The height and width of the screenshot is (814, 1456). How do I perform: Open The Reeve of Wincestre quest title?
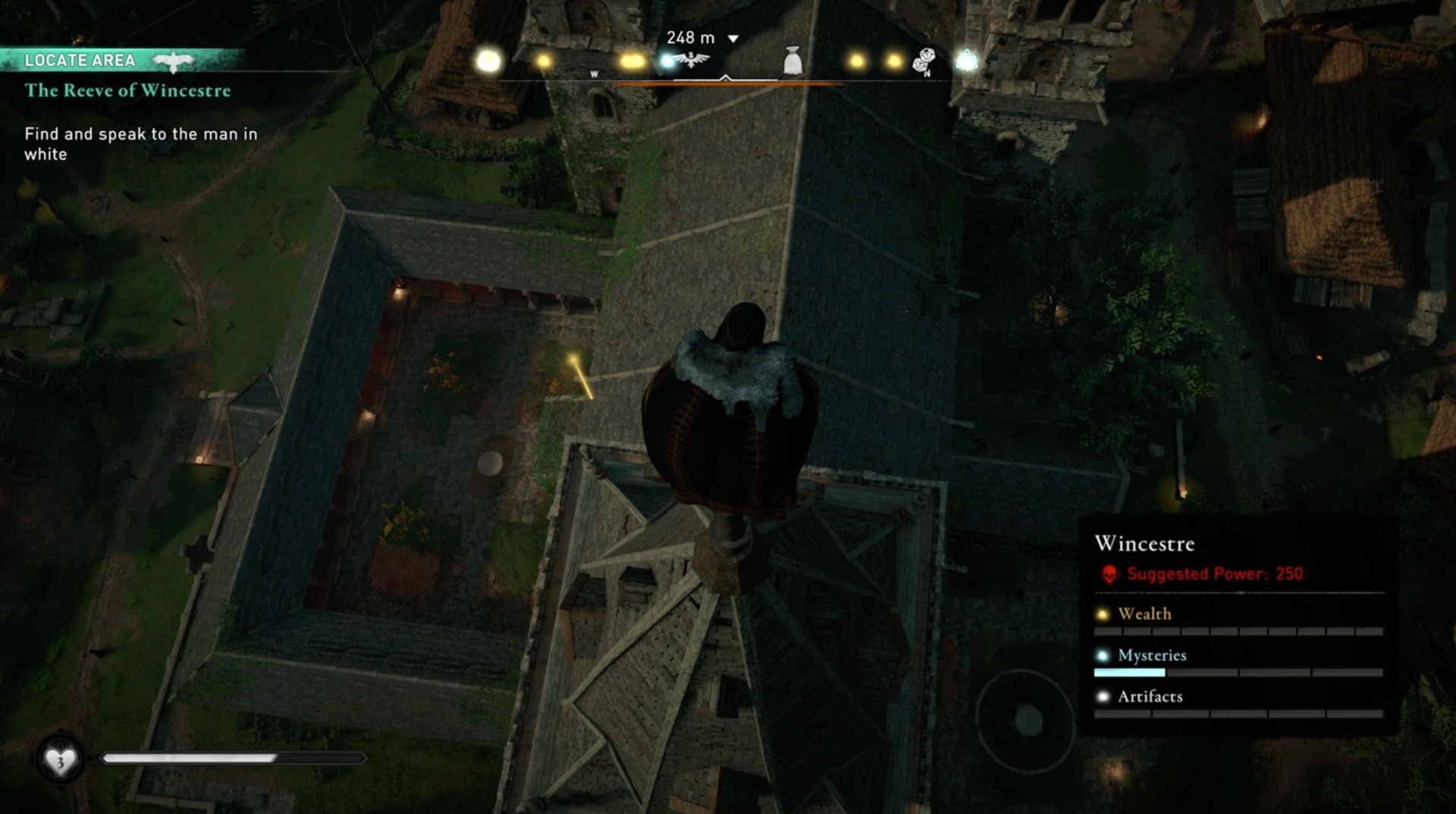[127, 90]
